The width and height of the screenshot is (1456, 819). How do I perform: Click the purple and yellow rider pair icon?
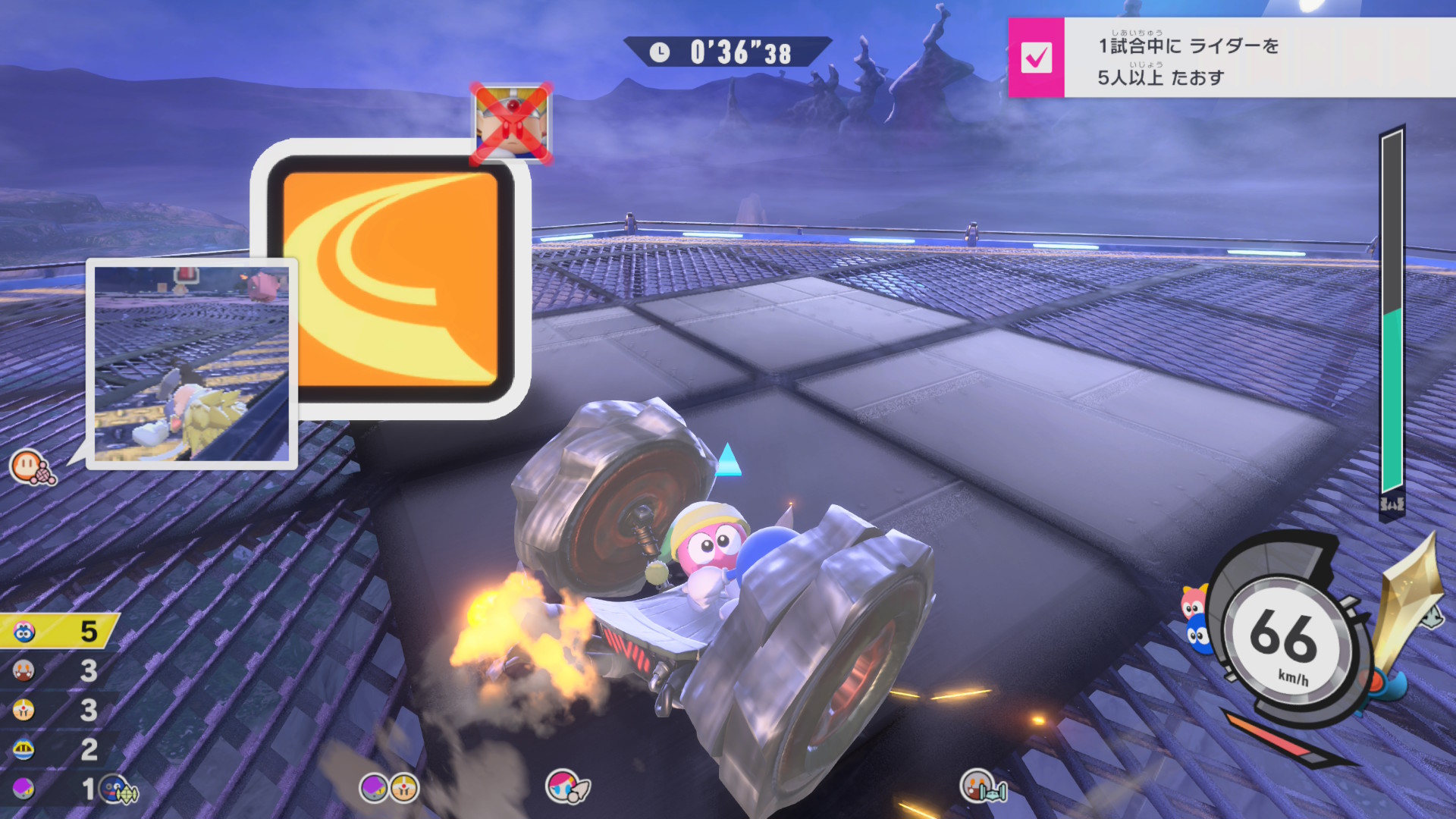point(389,788)
